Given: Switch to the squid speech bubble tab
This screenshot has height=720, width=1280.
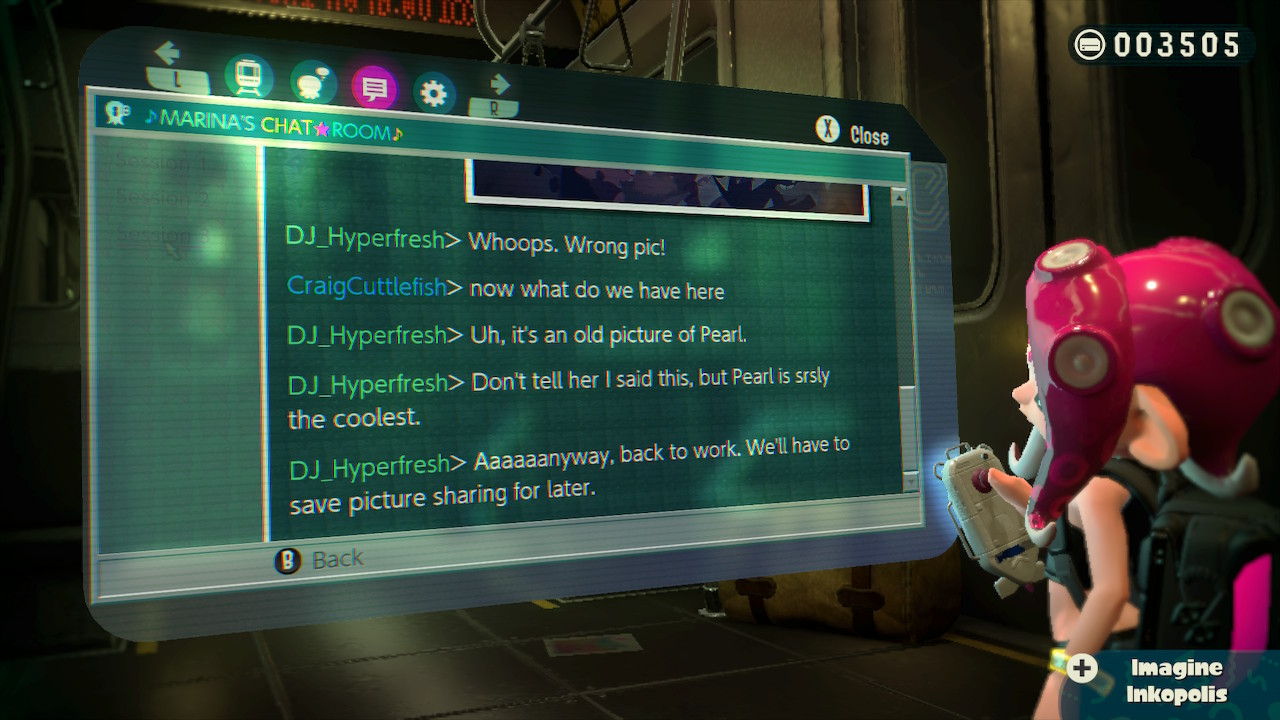Looking at the screenshot, I should click(x=312, y=84).
